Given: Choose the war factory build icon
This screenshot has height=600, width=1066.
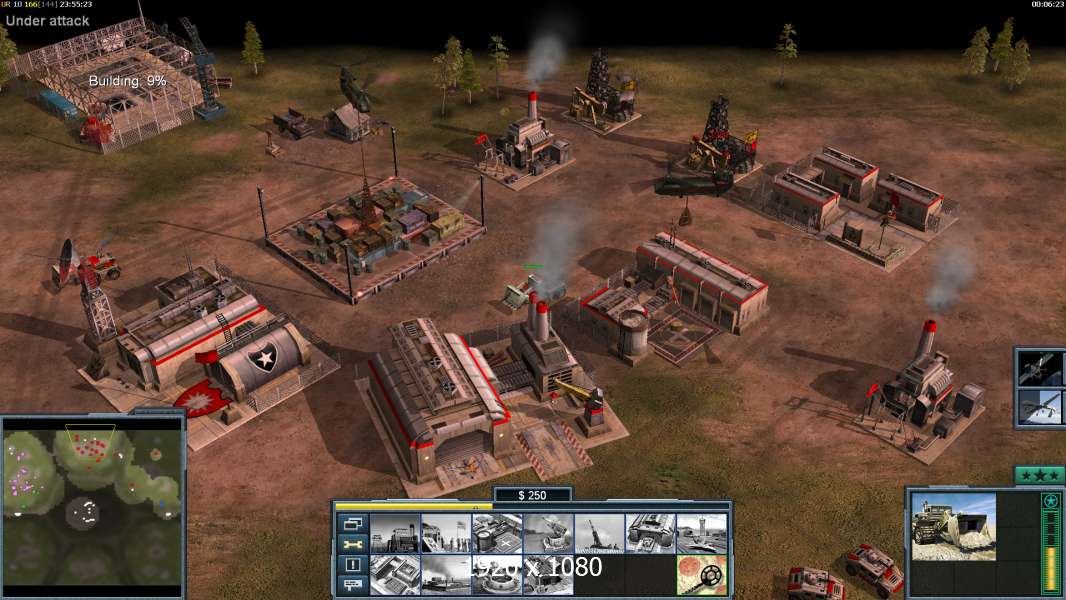Looking at the screenshot, I should click(650, 533).
